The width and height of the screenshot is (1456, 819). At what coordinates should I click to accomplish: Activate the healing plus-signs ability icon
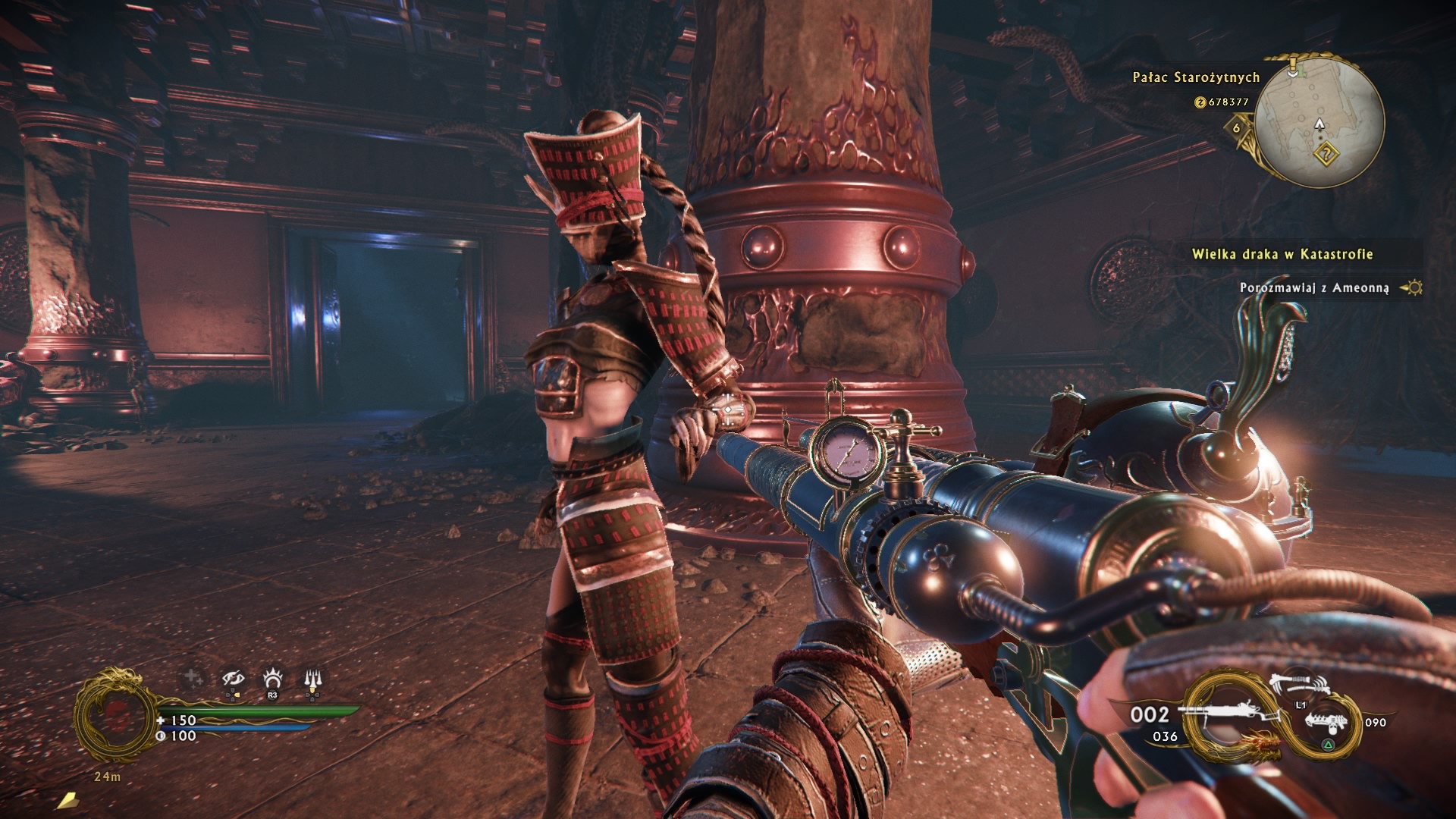[193, 677]
